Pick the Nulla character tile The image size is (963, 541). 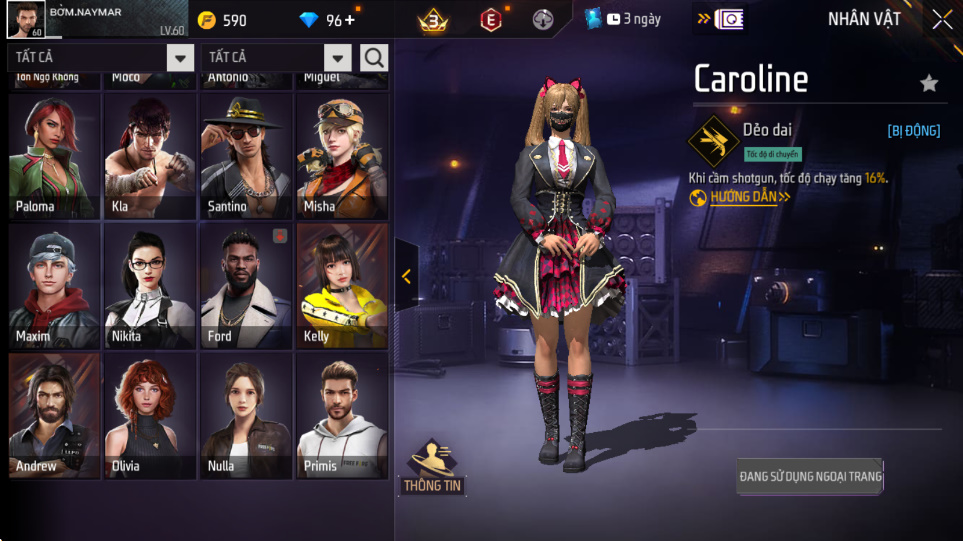click(x=246, y=416)
